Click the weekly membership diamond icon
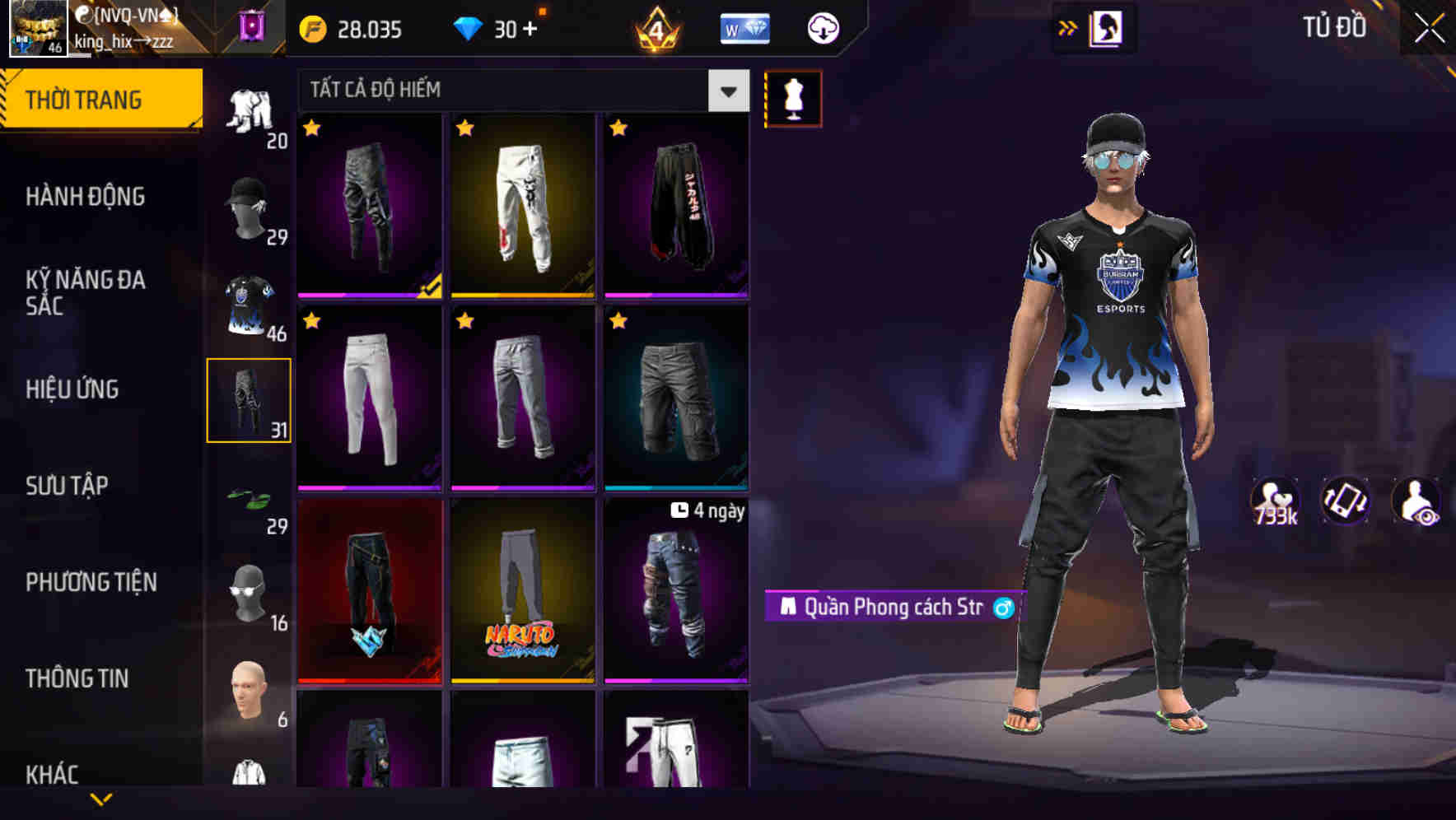The width and height of the screenshot is (1456, 820). click(744, 27)
